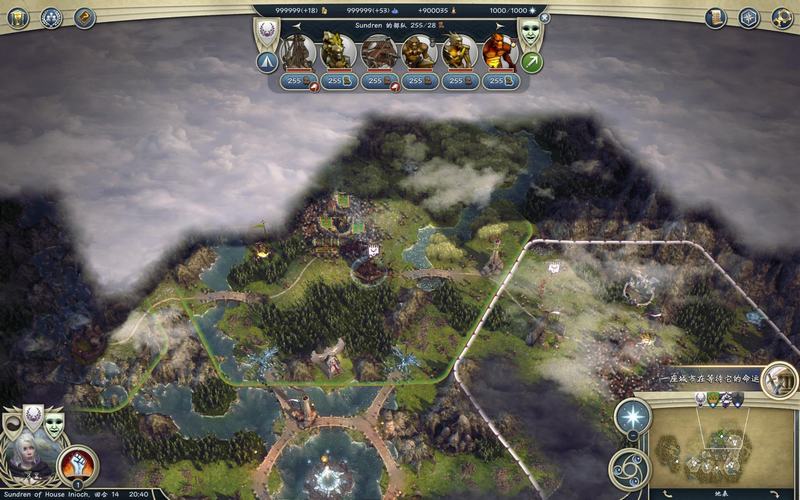Close the army panel

544,17
